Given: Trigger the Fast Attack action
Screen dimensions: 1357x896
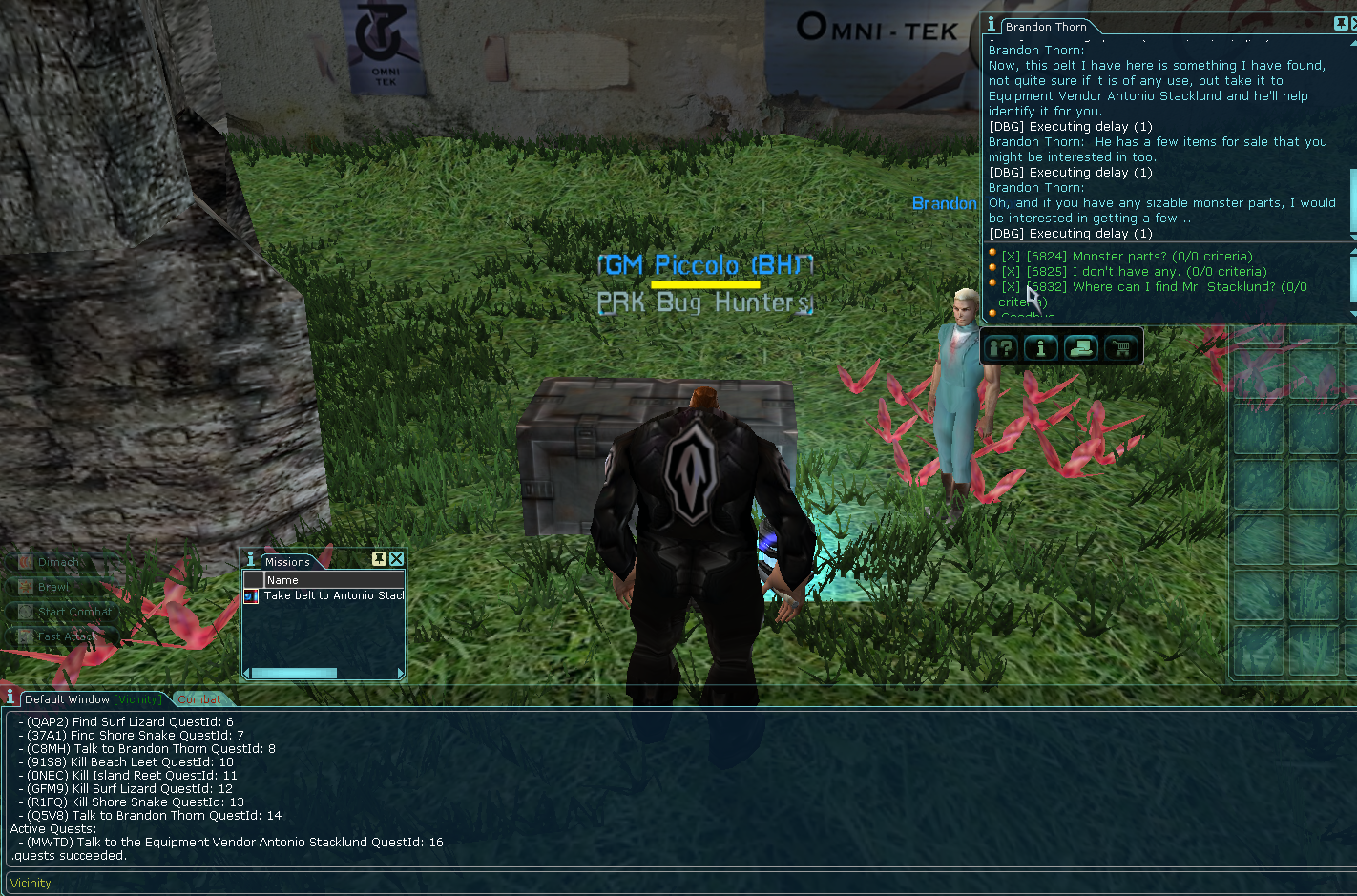Looking at the screenshot, I should [66, 636].
